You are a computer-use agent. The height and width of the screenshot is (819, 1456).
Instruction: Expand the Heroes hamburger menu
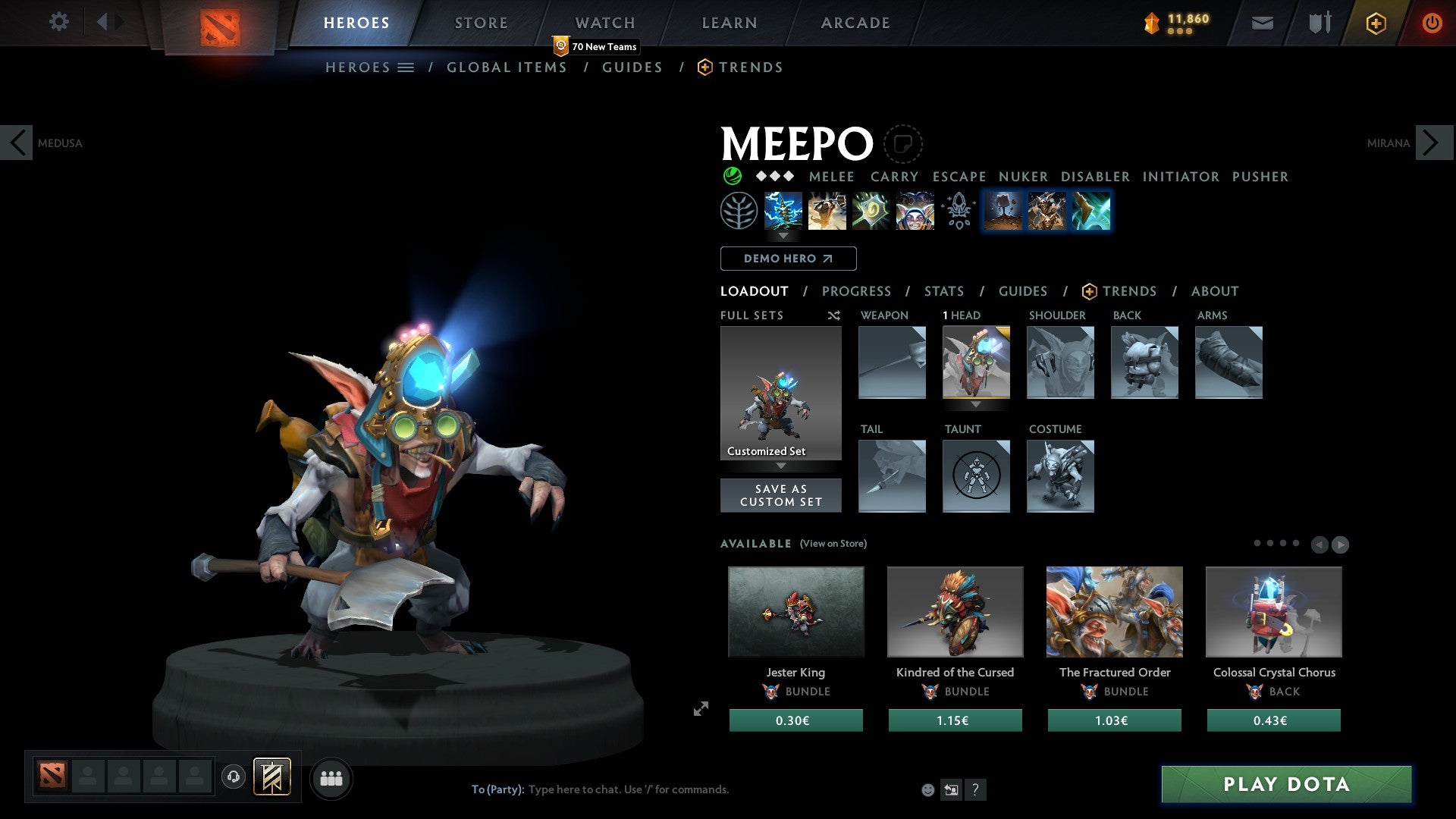(x=407, y=67)
